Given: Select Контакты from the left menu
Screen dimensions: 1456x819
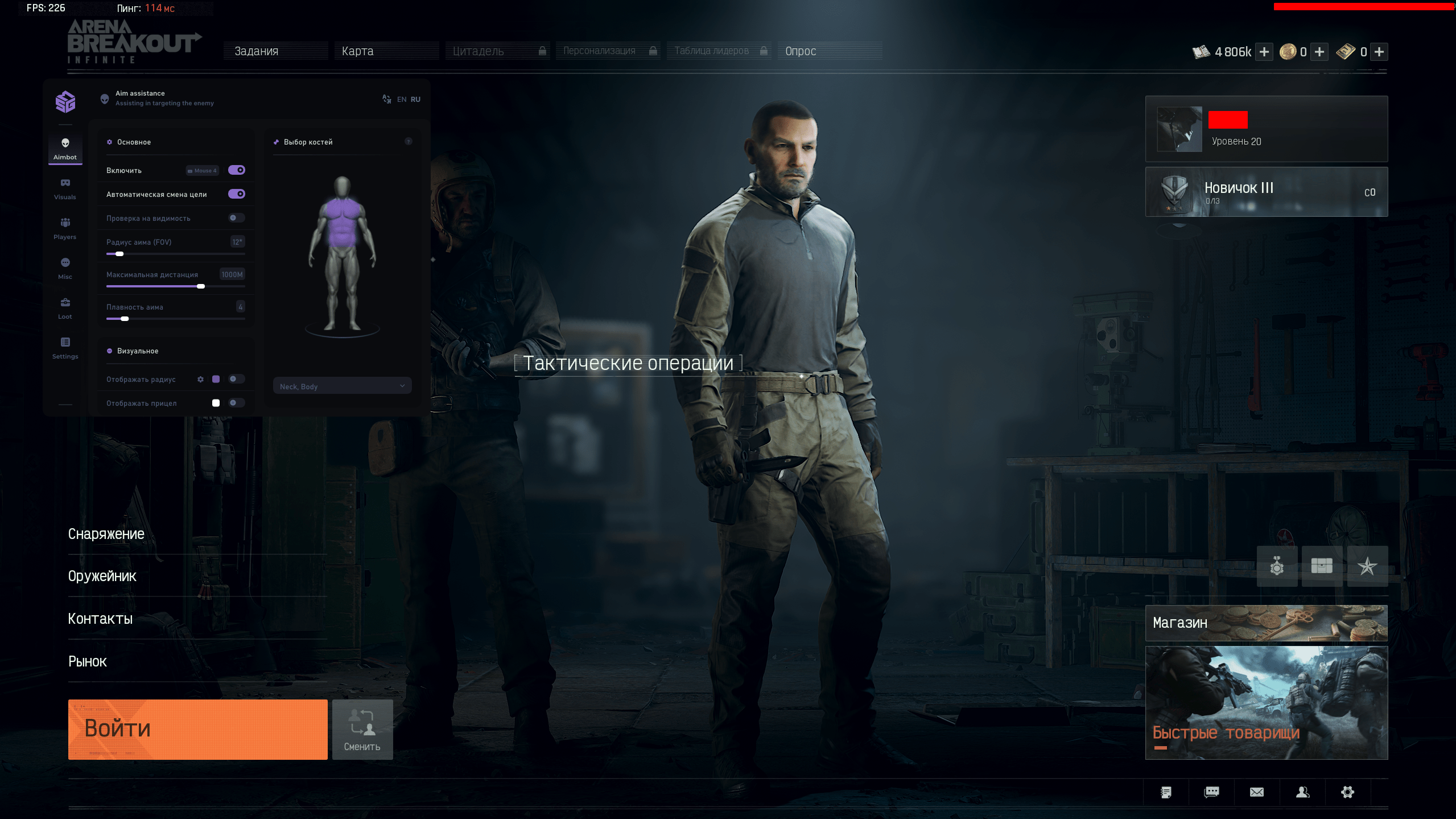Looking at the screenshot, I should click(101, 619).
